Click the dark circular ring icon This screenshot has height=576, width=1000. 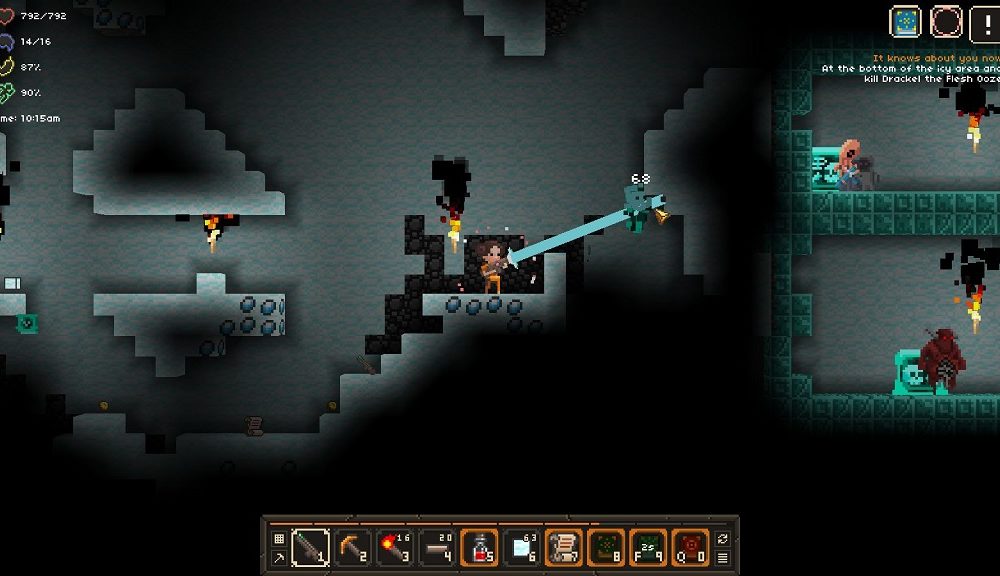pyautogui.click(x=945, y=21)
